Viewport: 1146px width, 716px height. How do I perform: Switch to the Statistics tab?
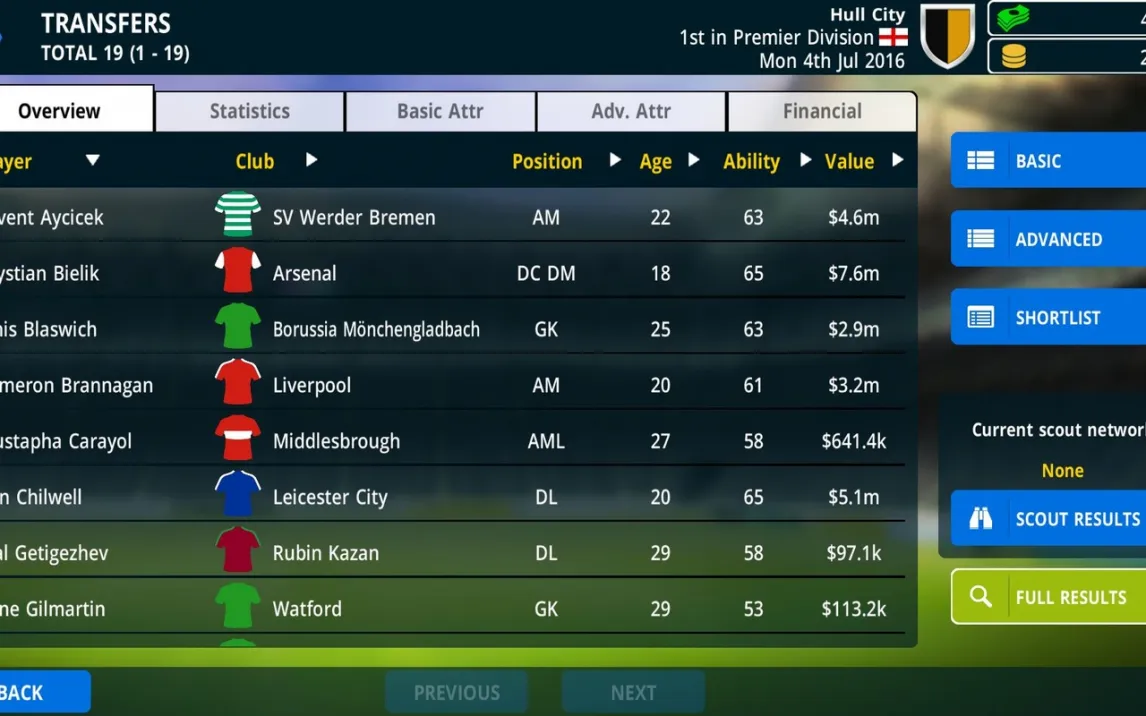[249, 111]
